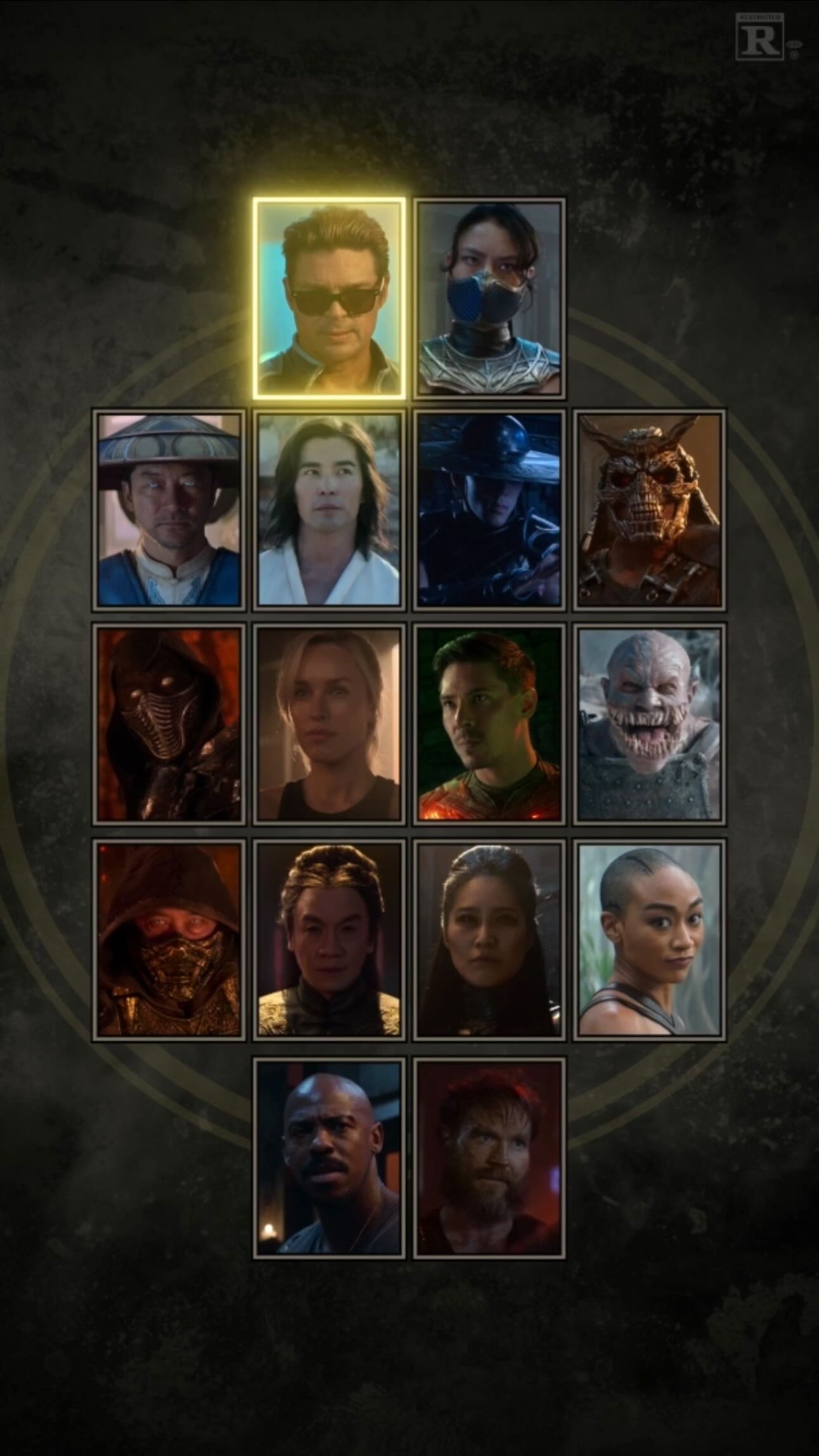Pick the bald man with mustache
819x1456 pixels.
(329, 1158)
